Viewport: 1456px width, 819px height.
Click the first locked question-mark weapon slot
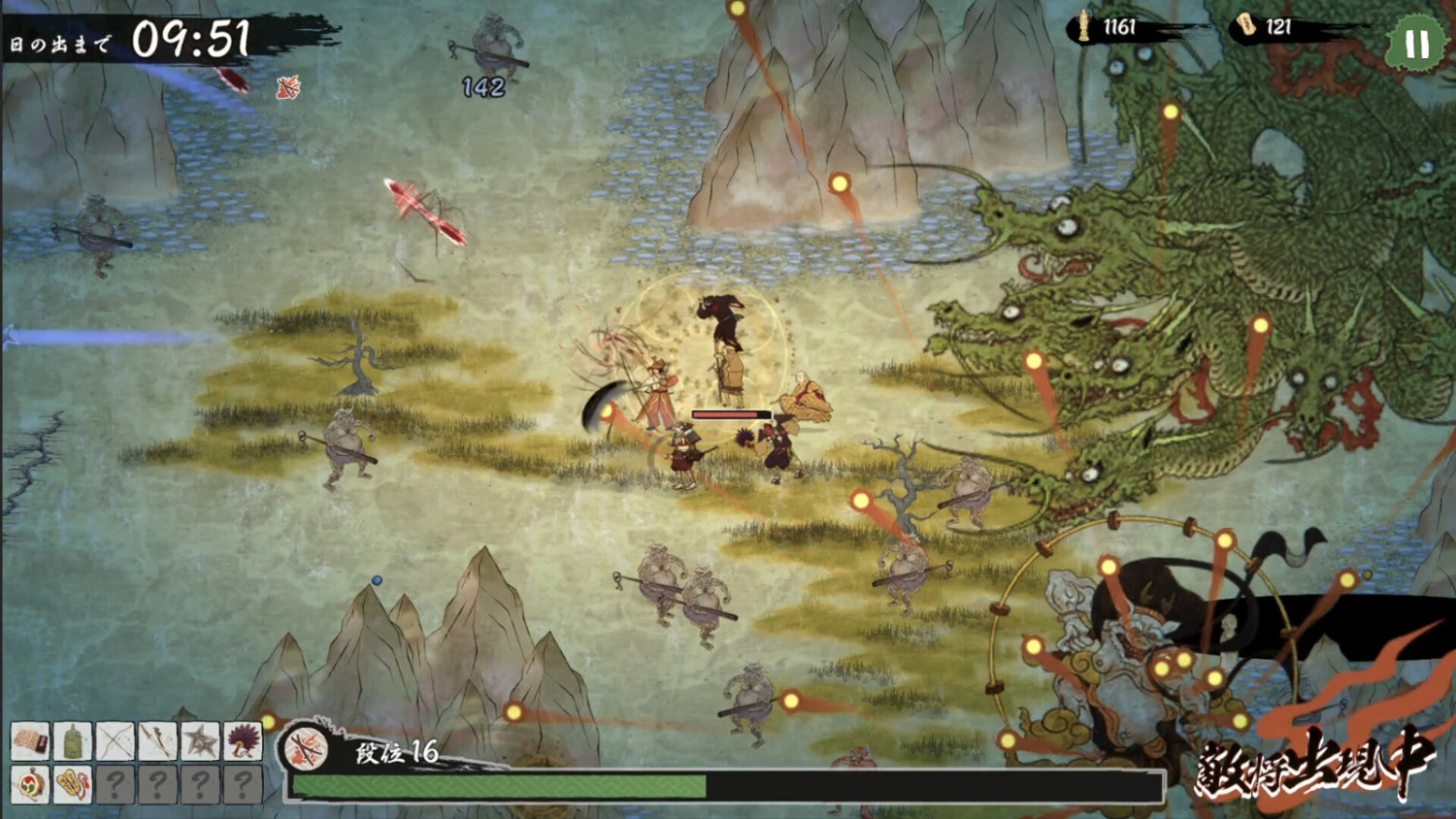pyautogui.click(x=116, y=783)
